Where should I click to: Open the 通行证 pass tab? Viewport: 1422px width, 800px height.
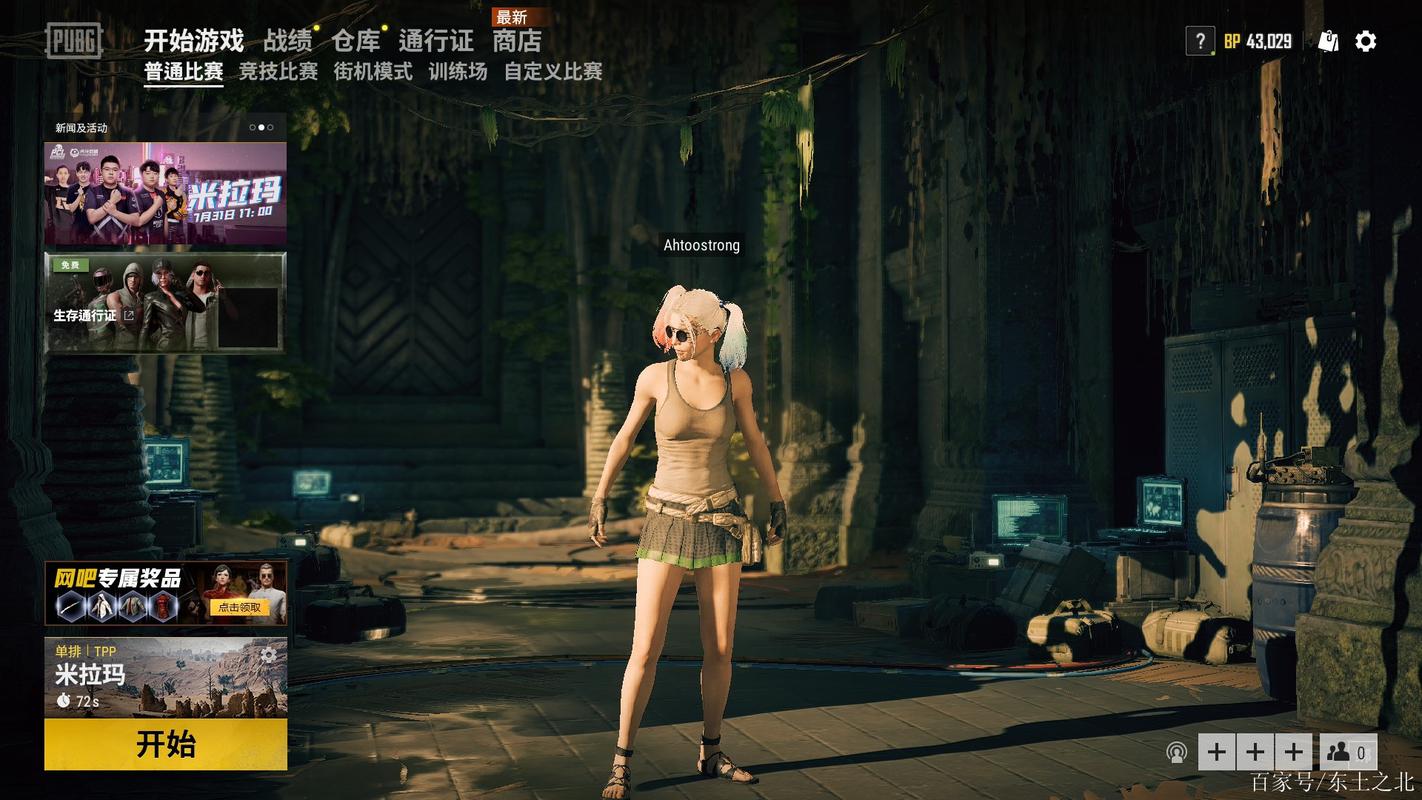(436, 41)
